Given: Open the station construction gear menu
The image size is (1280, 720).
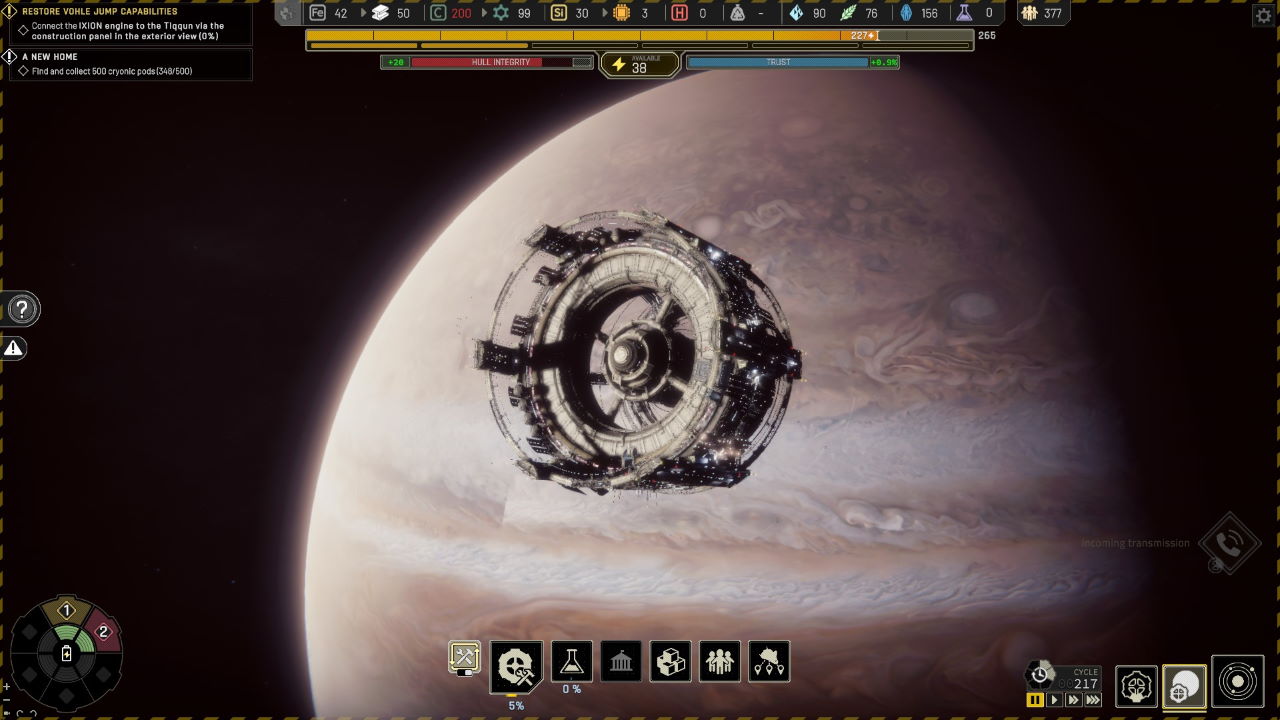Looking at the screenshot, I should tap(516, 665).
